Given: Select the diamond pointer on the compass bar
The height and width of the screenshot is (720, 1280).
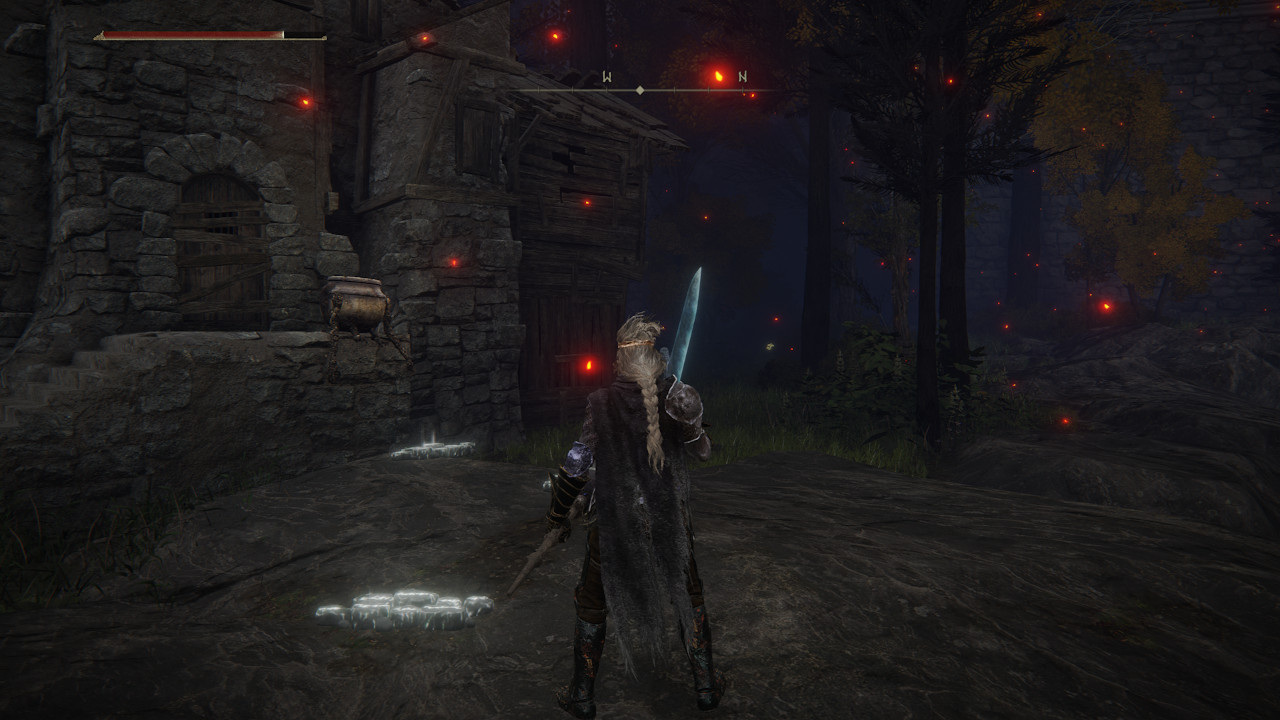Looking at the screenshot, I should (x=640, y=88).
